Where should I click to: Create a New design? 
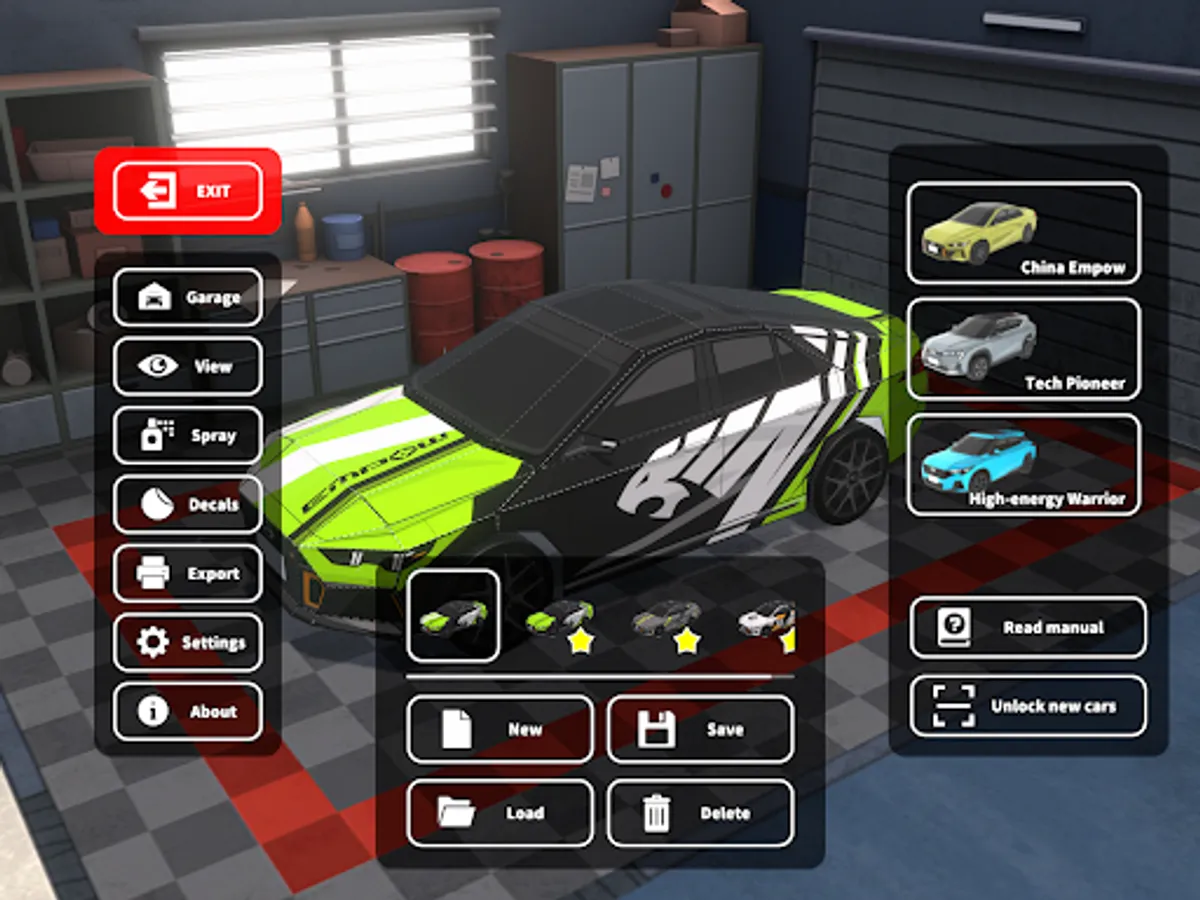click(x=499, y=729)
